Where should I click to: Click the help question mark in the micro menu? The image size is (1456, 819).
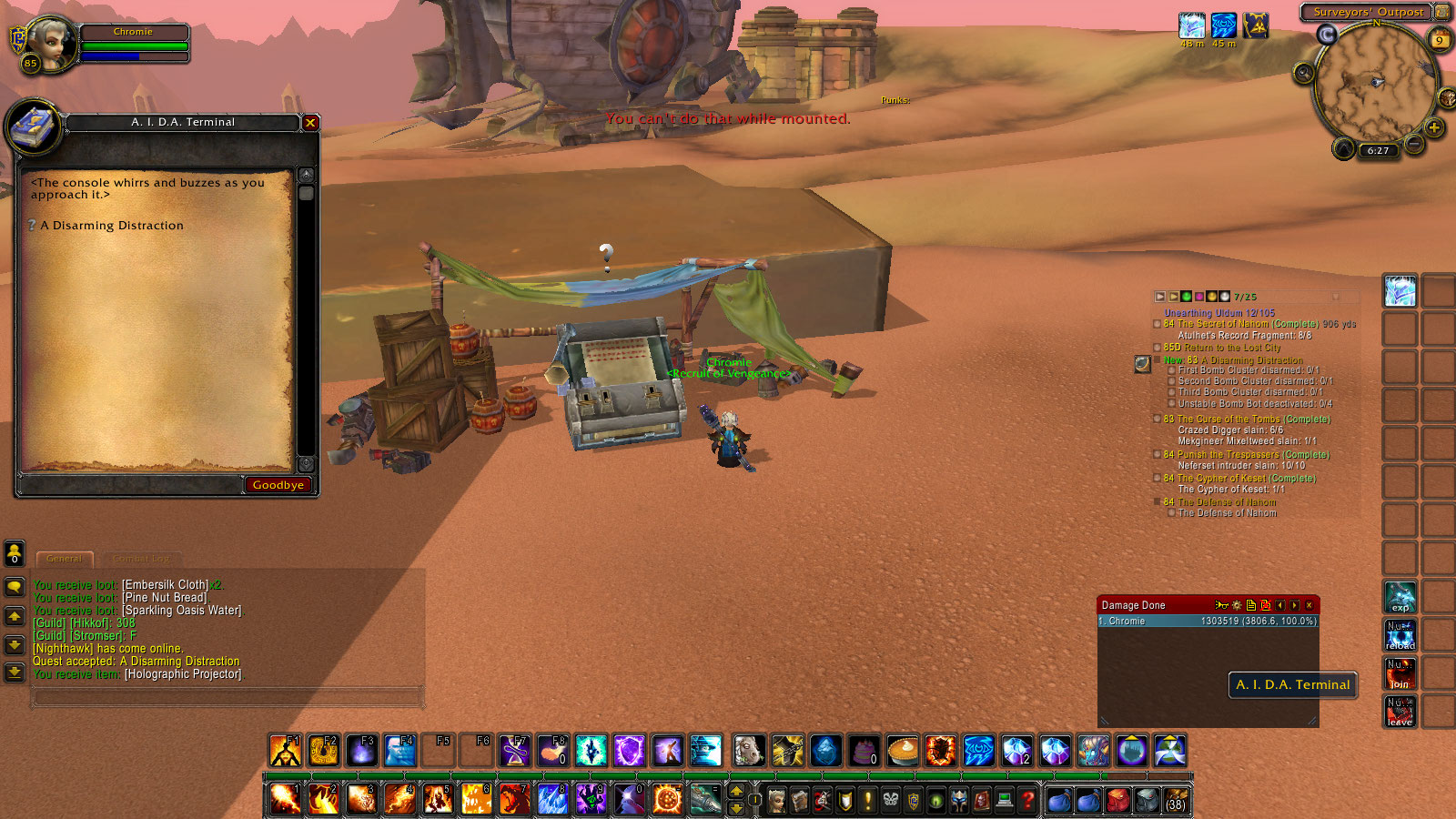click(1026, 802)
